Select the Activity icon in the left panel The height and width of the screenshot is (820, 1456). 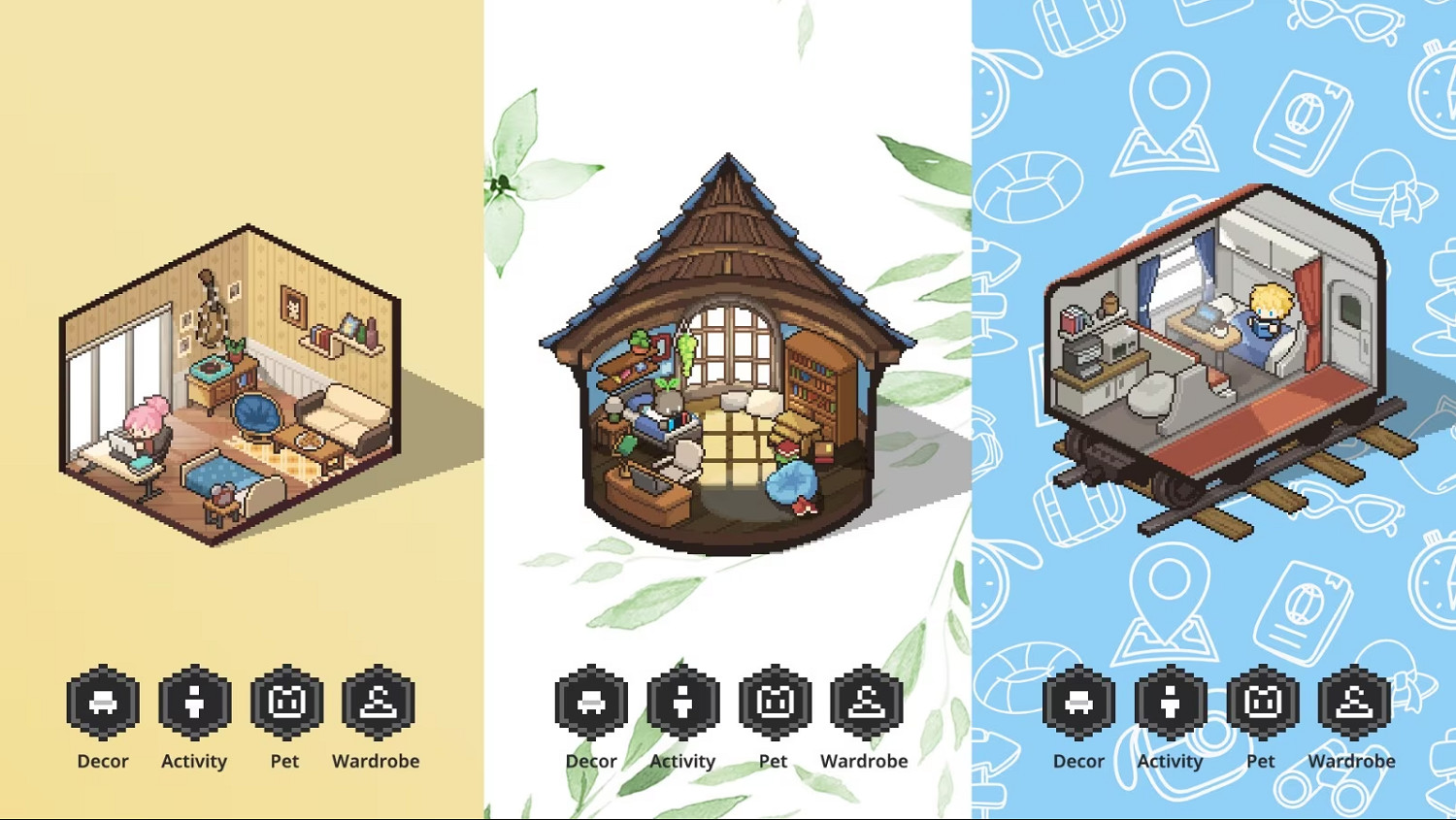[x=193, y=701]
